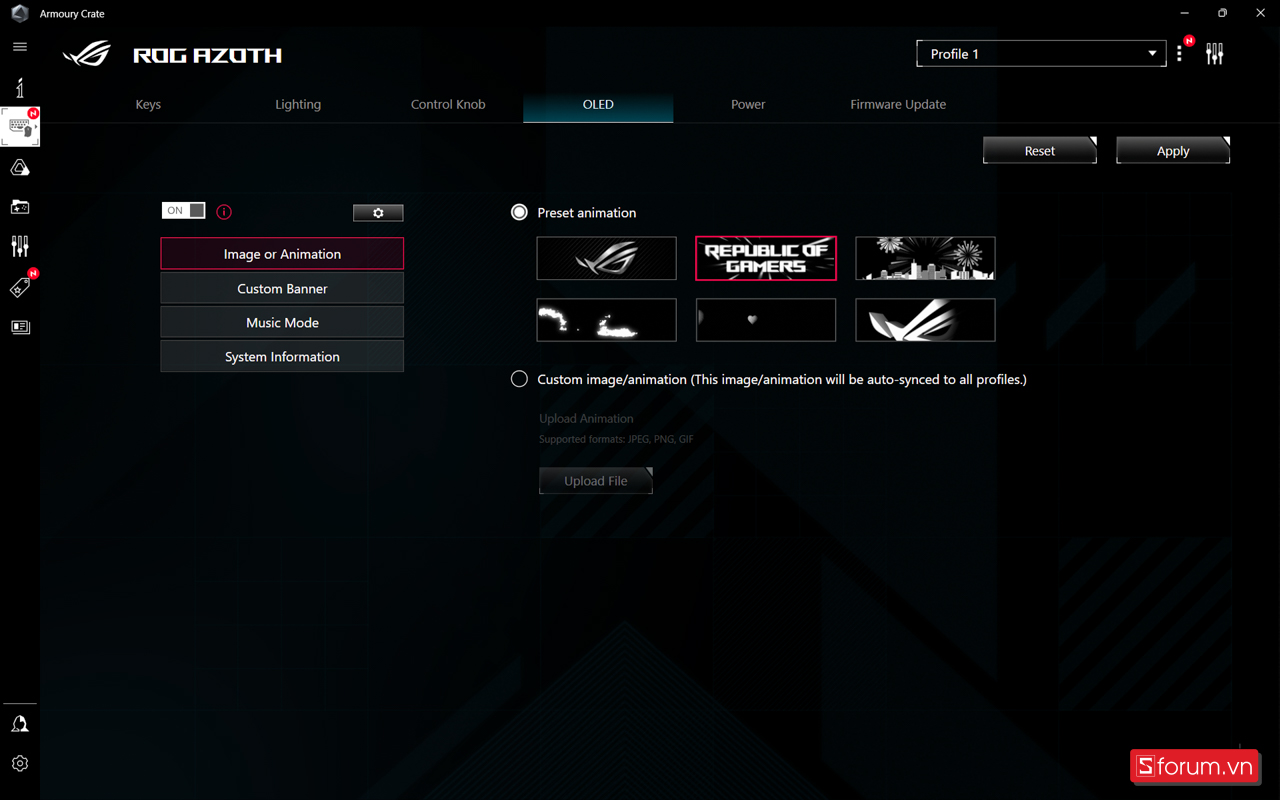The width and height of the screenshot is (1280, 800).
Task: Expand the Profile 1 dropdown
Action: pyautogui.click(x=1041, y=53)
